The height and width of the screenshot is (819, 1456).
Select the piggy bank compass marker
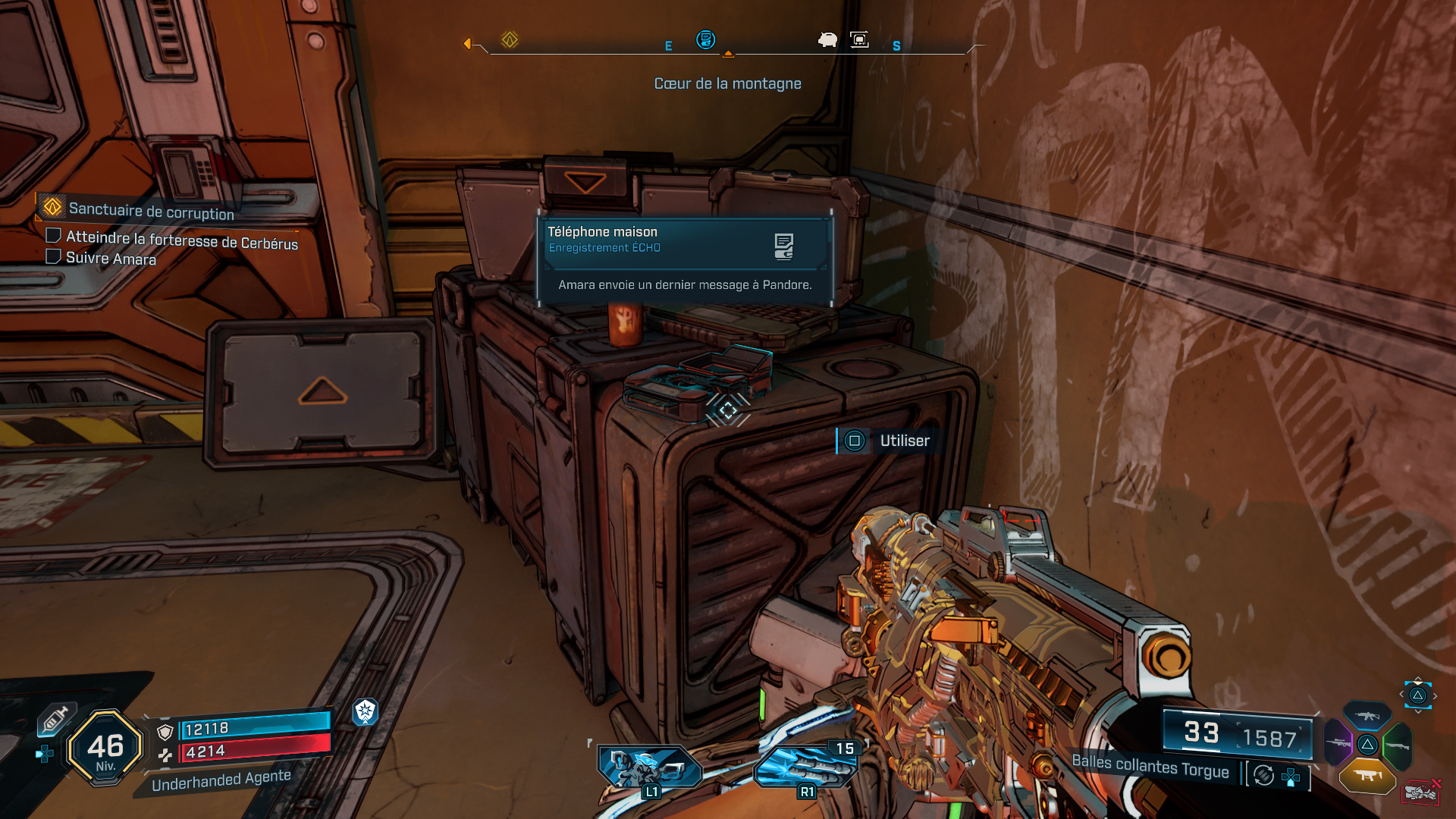click(827, 39)
